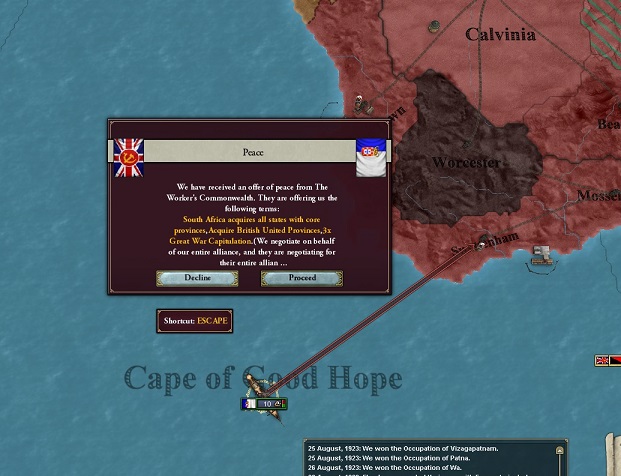
Task: Click the Union Jack flag marker at the right edge
Action: click(602, 361)
